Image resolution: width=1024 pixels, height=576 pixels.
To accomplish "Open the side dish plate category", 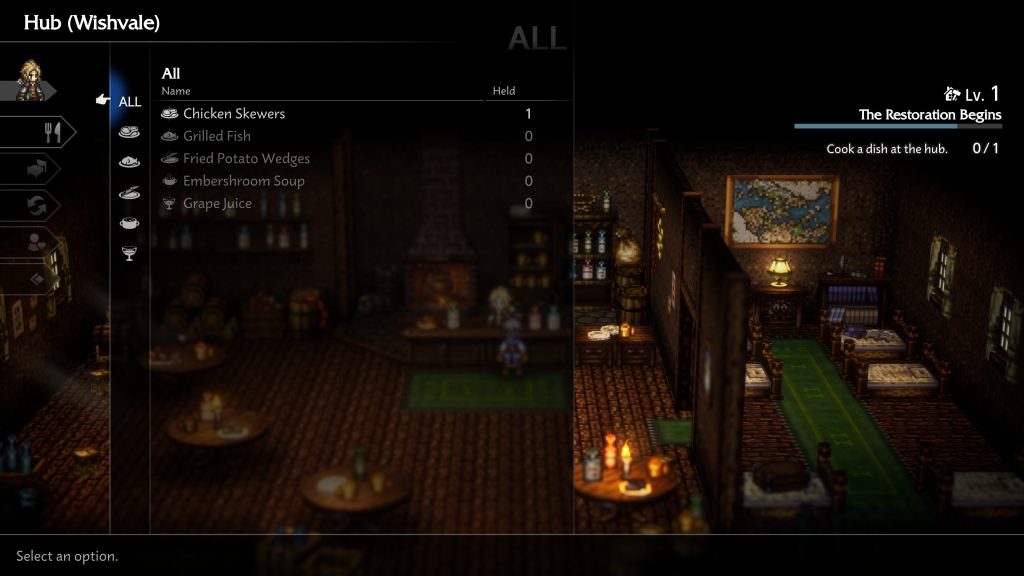I will click(129, 192).
